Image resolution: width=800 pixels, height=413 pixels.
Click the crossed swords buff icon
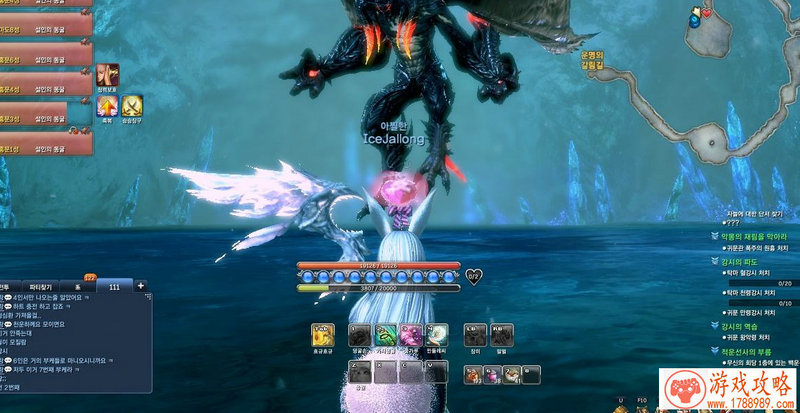(x=132, y=104)
